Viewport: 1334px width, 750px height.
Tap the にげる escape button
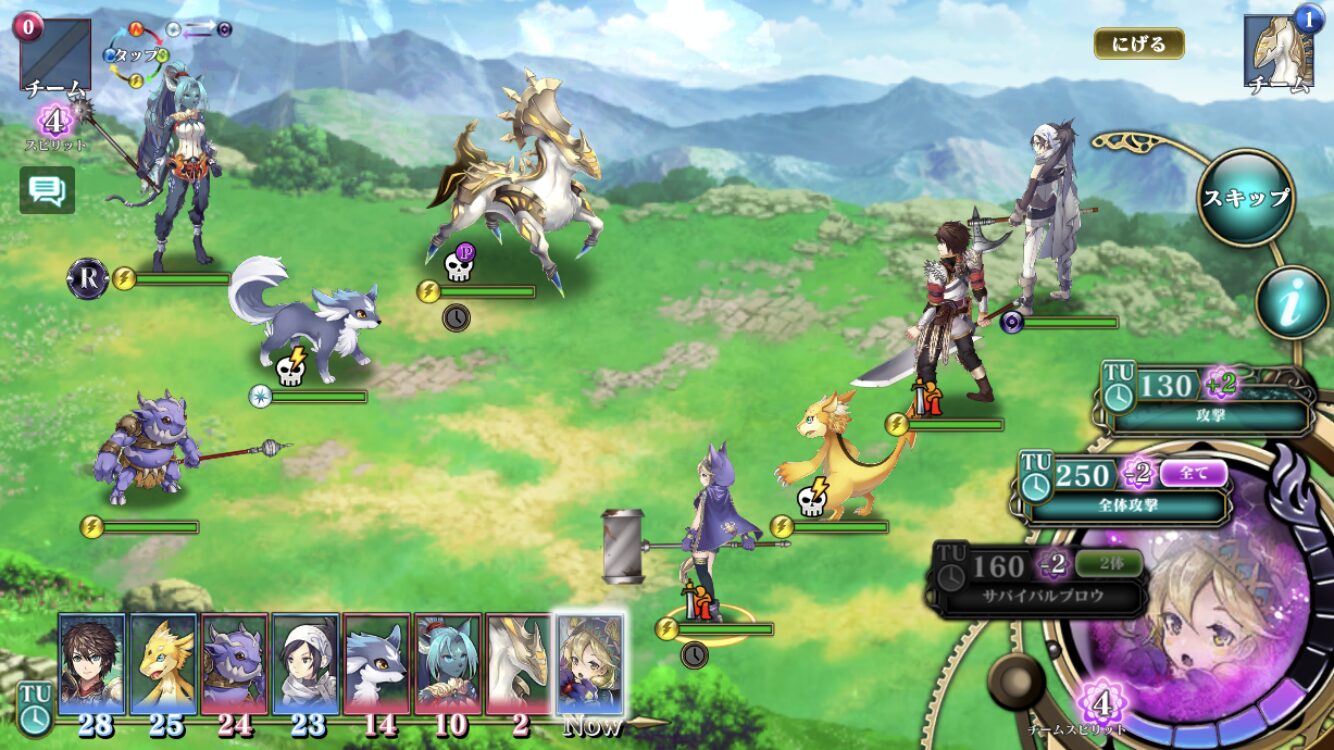[x=1138, y=44]
